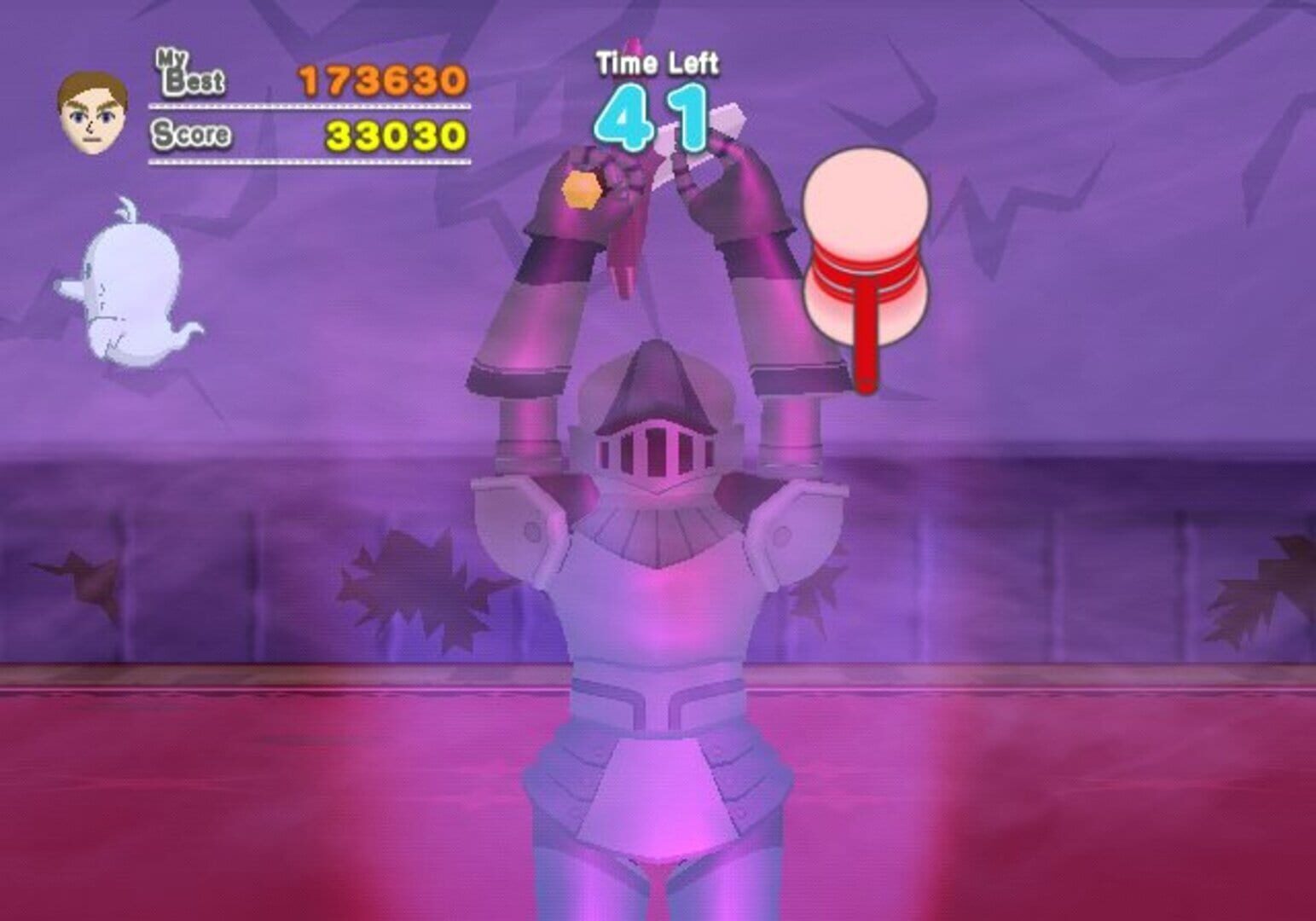The height and width of the screenshot is (921, 1316).
Task: Click the dotted divider line under Score
Action: tap(307, 160)
